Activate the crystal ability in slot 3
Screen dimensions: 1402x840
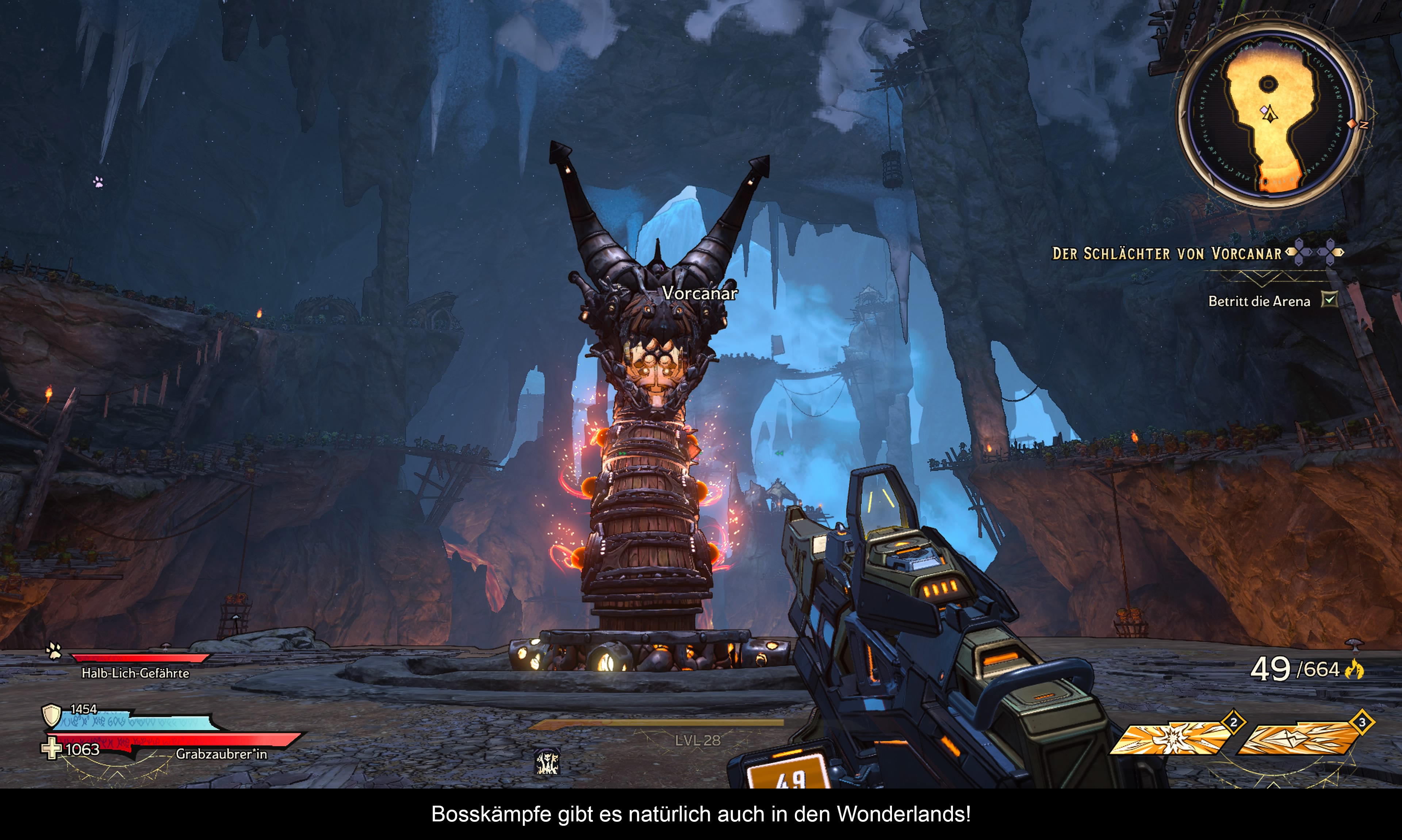(1298, 738)
